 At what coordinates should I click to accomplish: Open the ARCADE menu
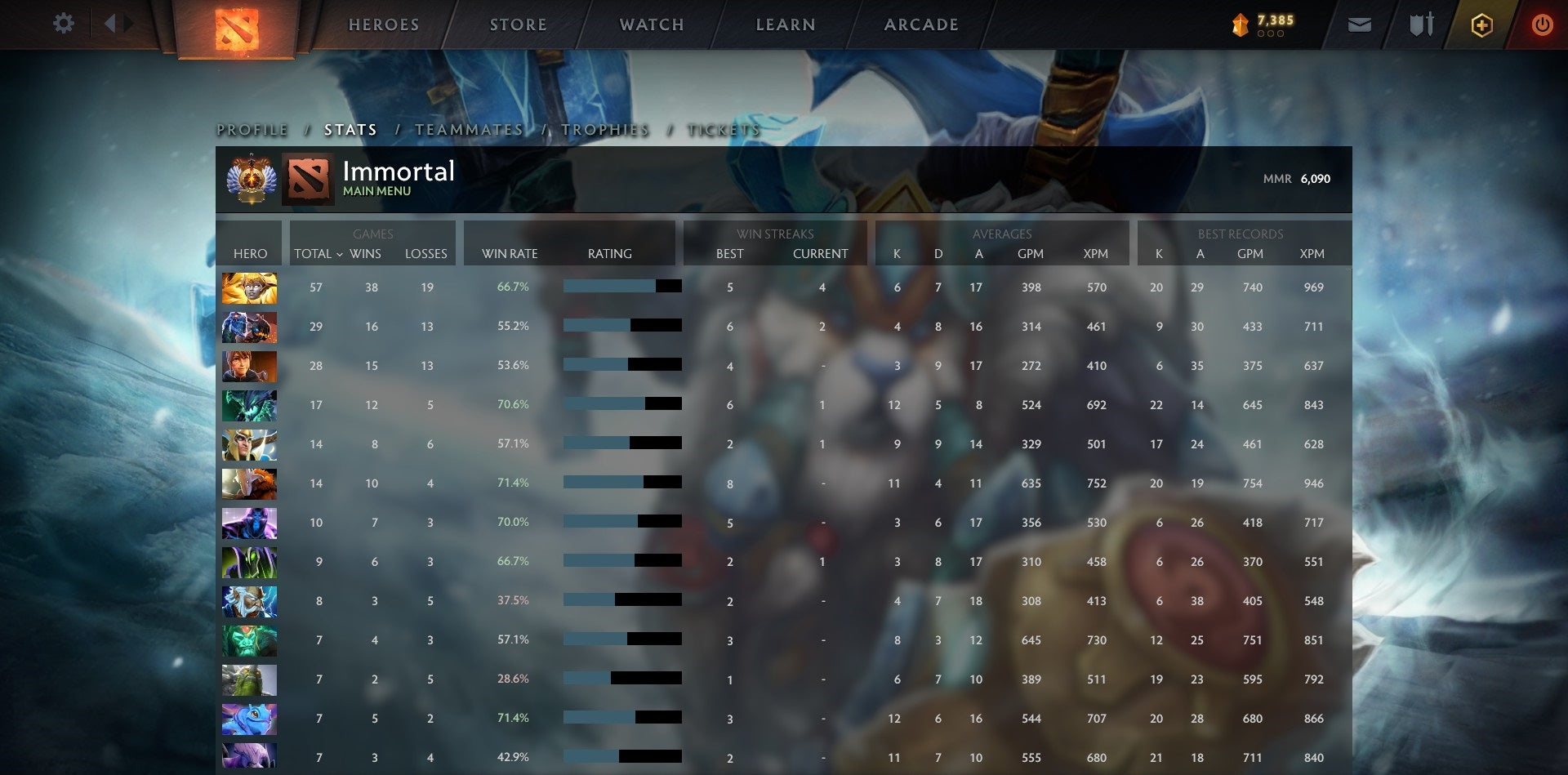coord(921,24)
